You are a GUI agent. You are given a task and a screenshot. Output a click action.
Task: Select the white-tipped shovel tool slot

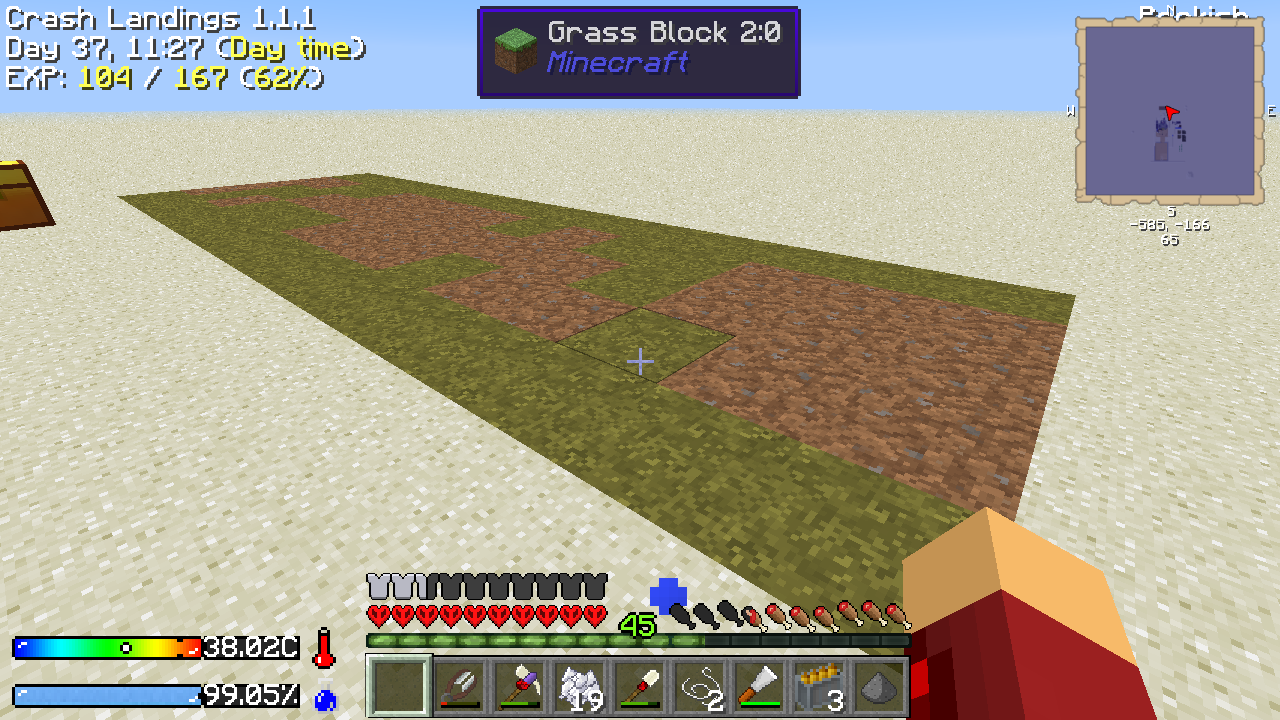(x=640, y=687)
